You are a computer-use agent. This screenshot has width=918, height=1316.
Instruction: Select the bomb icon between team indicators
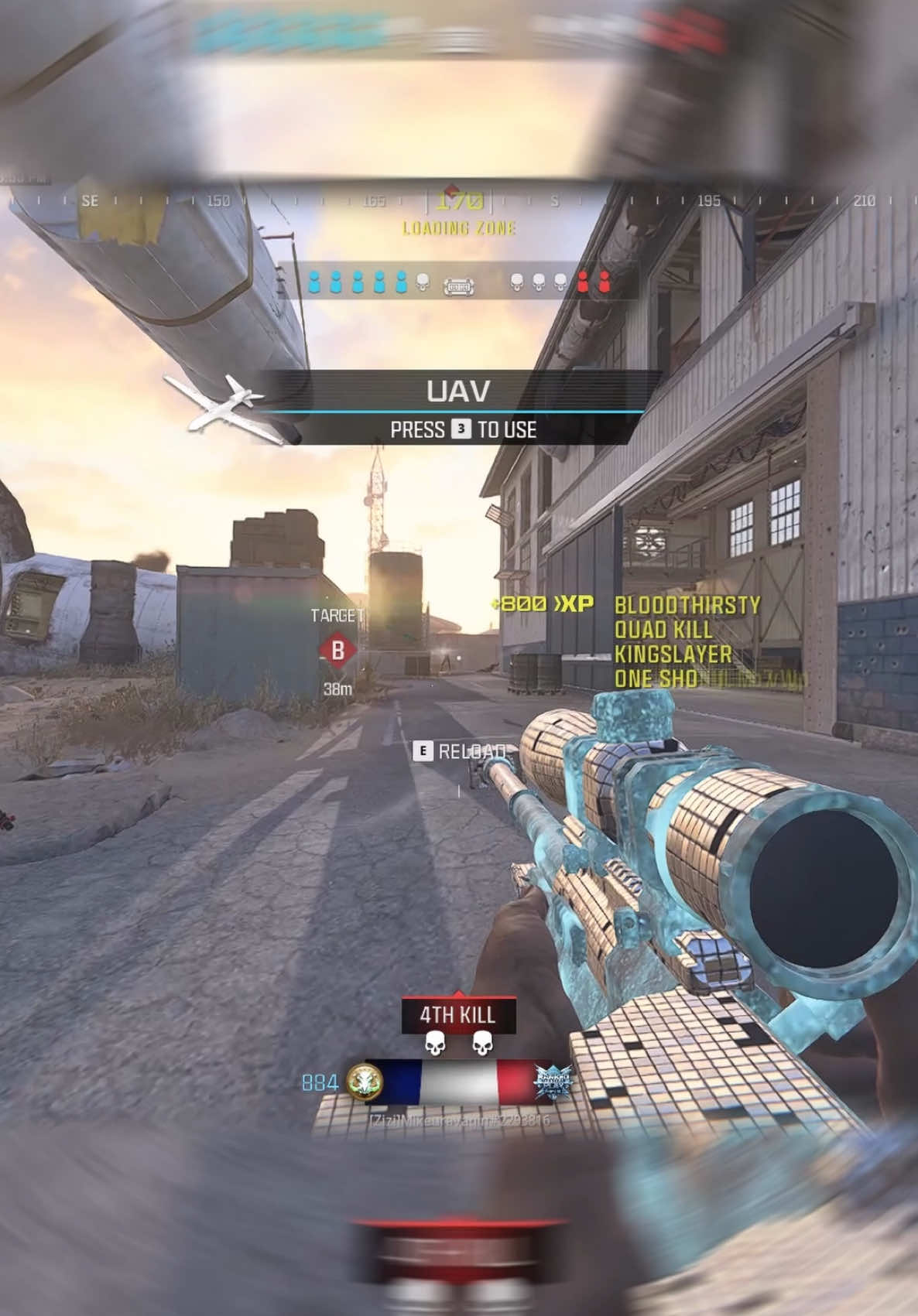(458, 287)
